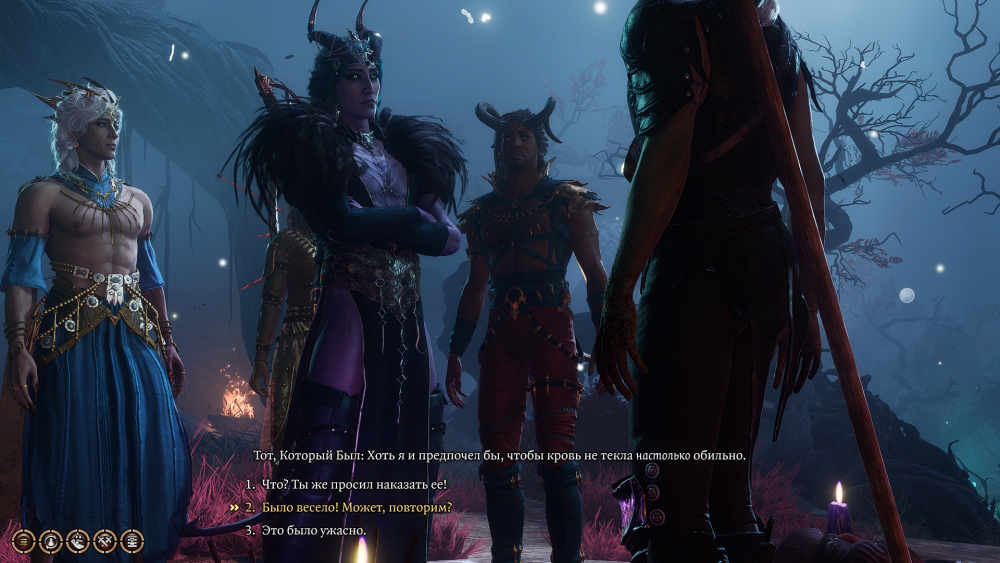Activate the crossed swords icon

tap(104, 541)
